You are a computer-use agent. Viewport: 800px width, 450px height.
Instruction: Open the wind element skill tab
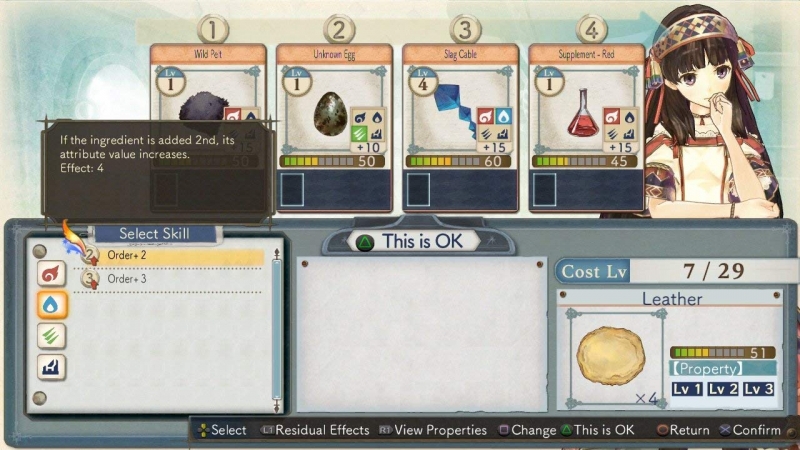pos(51,336)
